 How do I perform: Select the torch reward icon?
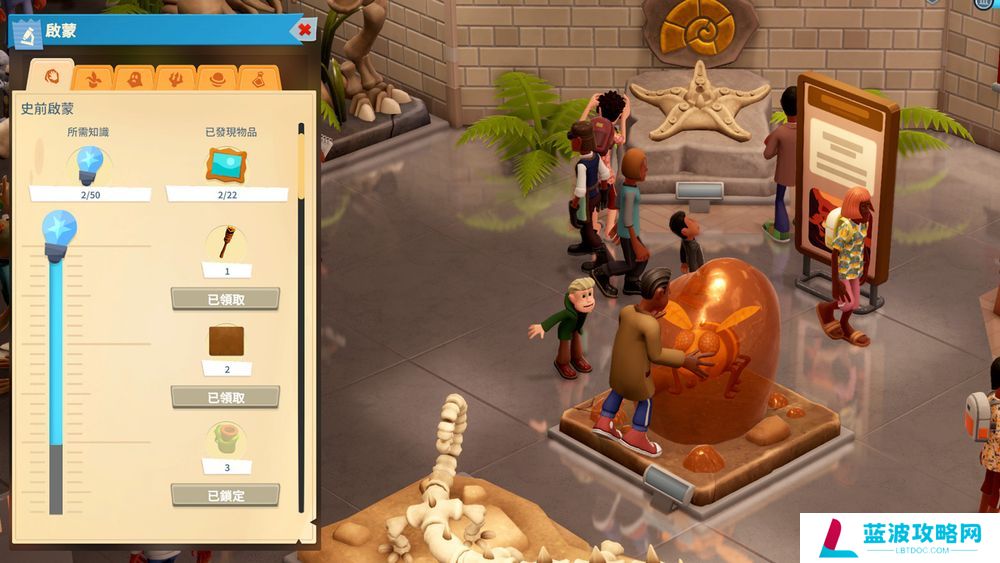tap(225, 242)
